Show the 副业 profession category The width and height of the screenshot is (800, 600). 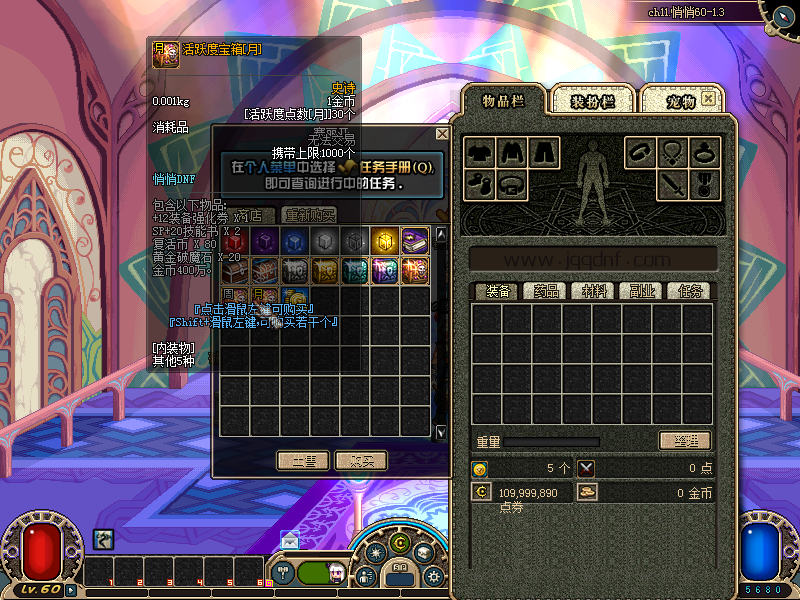pos(643,291)
